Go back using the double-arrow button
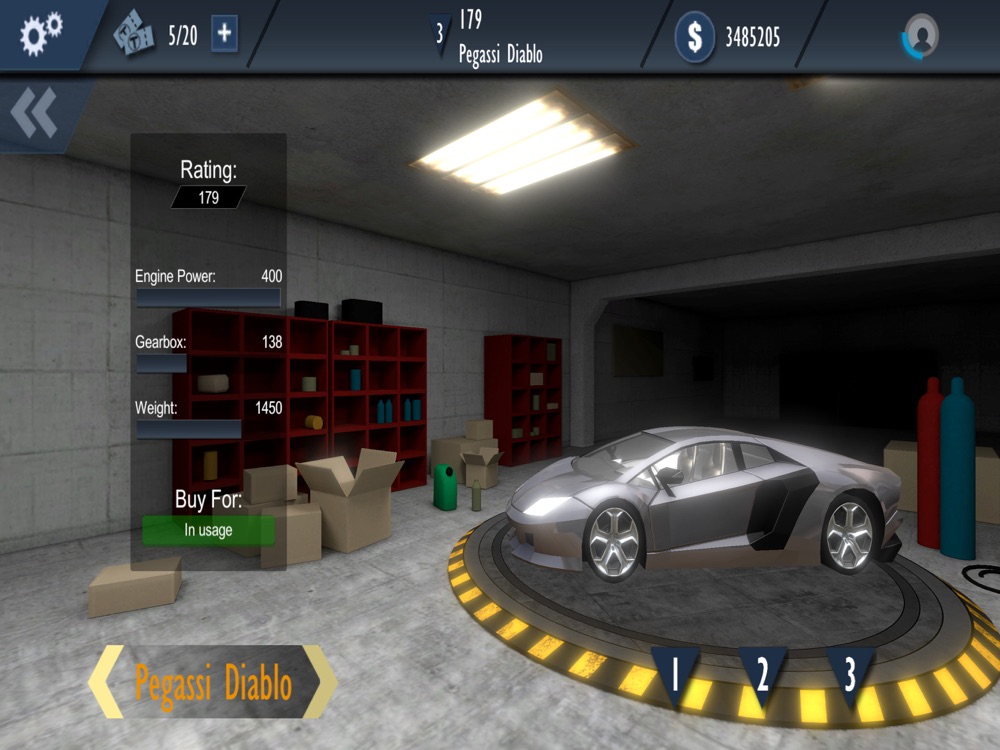The image size is (1000, 750). tap(34, 113)
